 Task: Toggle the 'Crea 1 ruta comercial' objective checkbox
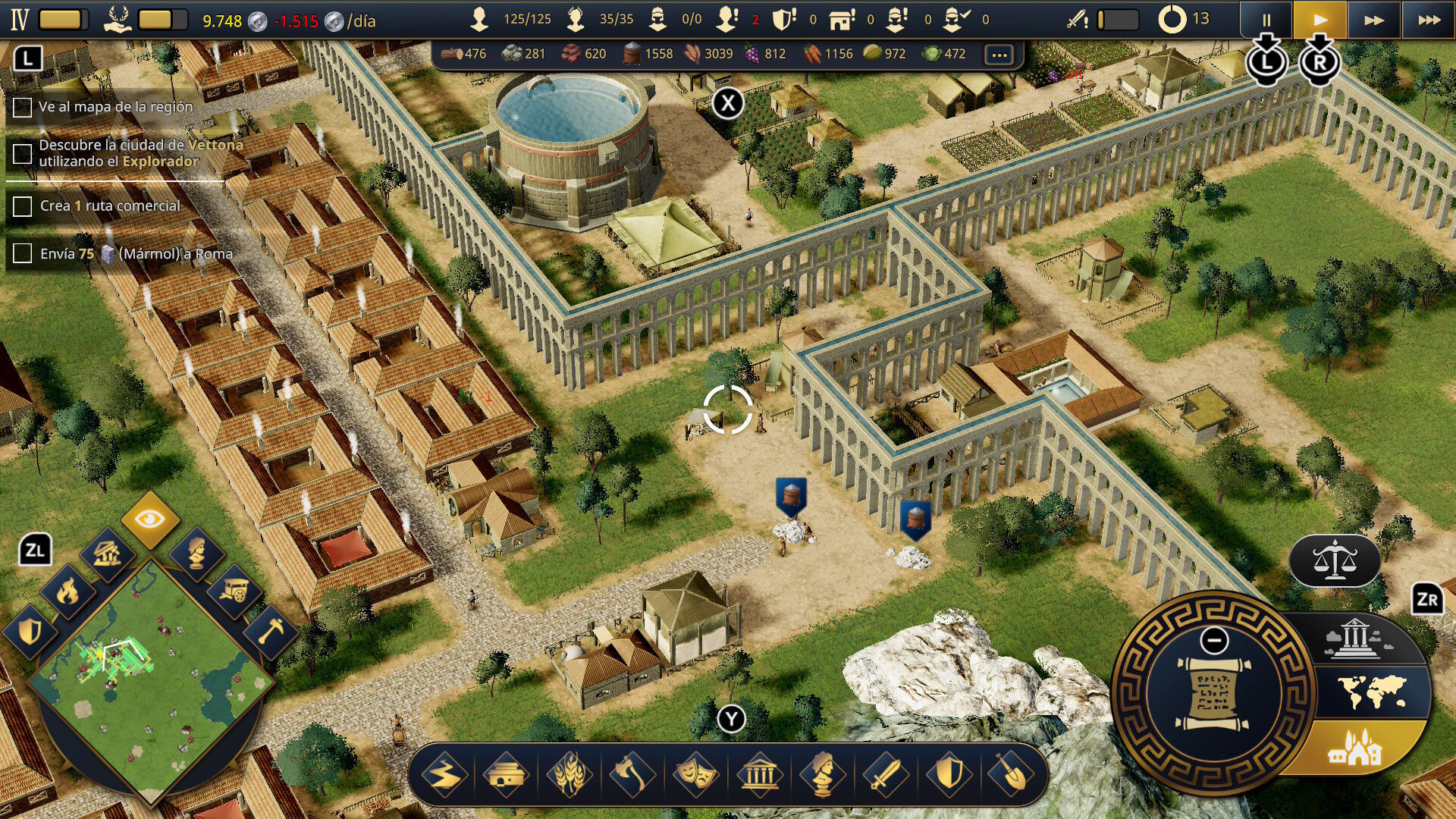click(x=23, y=206)
